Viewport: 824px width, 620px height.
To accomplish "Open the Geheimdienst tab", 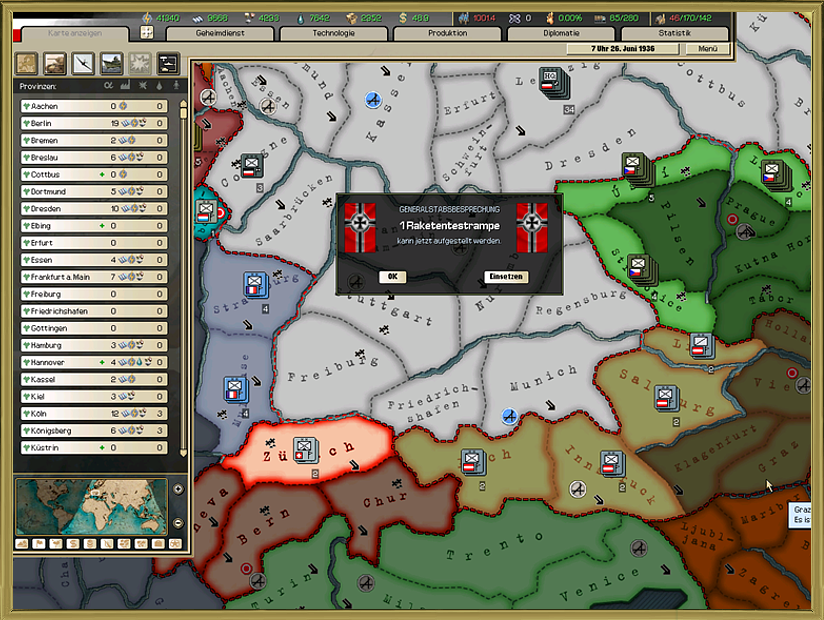I will coord(218,33).
